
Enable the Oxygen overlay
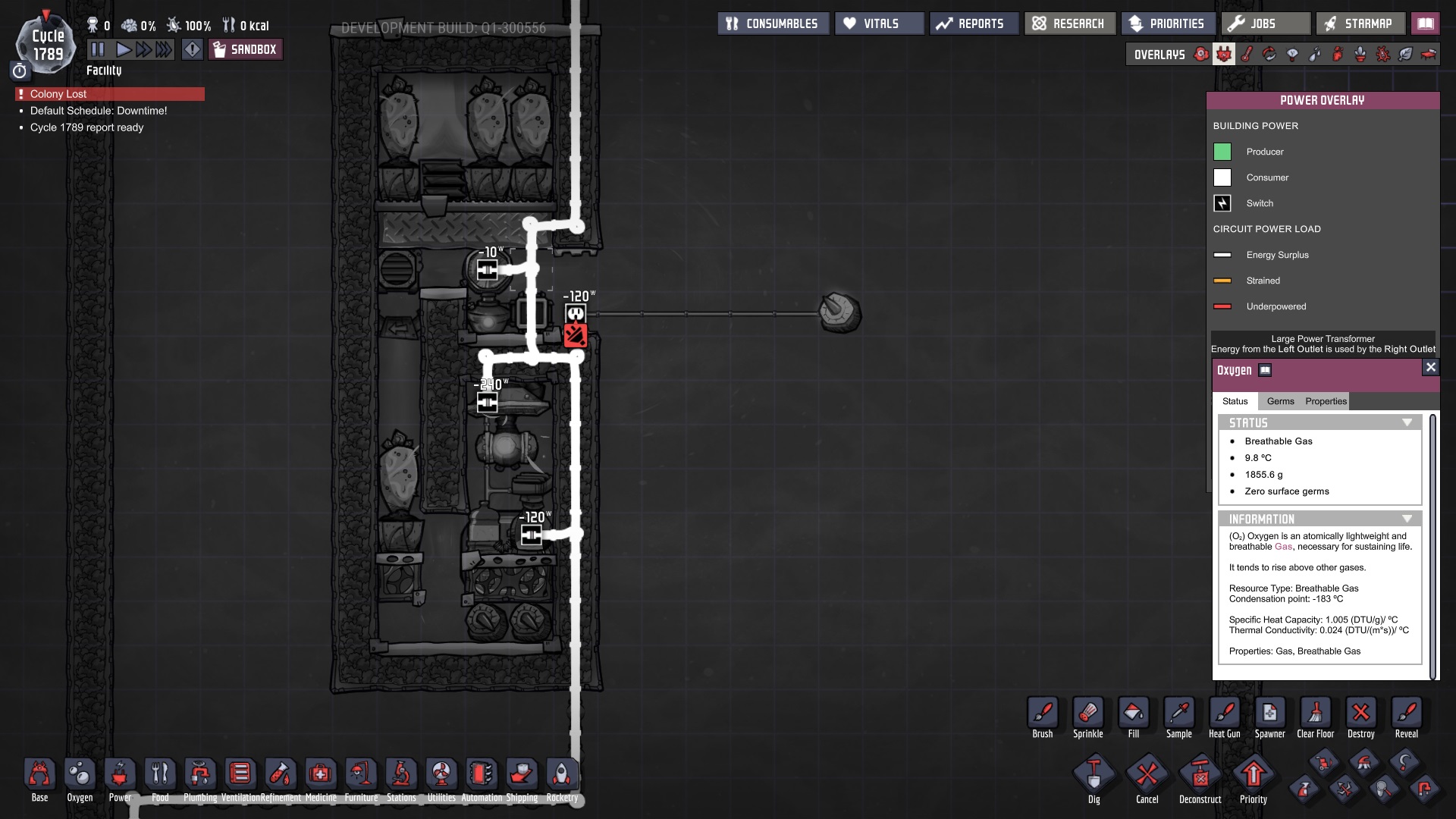pos(1201,55)
